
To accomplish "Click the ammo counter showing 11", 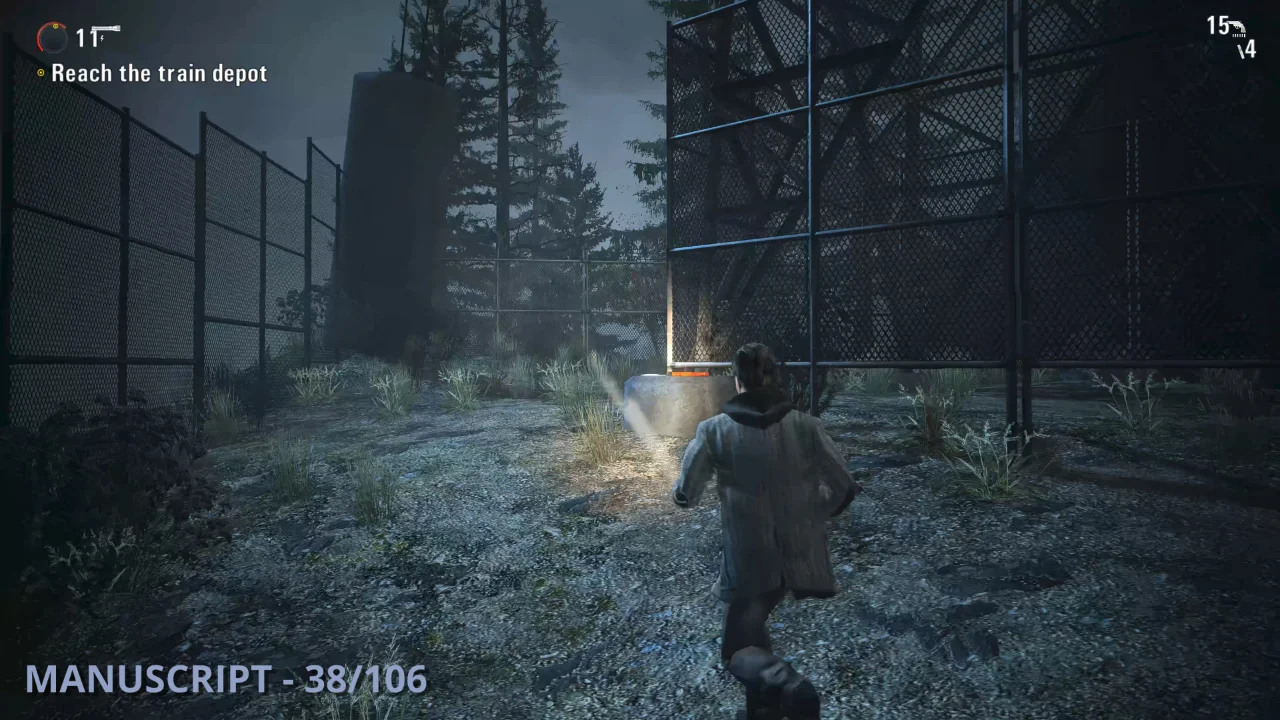I will [x=86, y=37].
